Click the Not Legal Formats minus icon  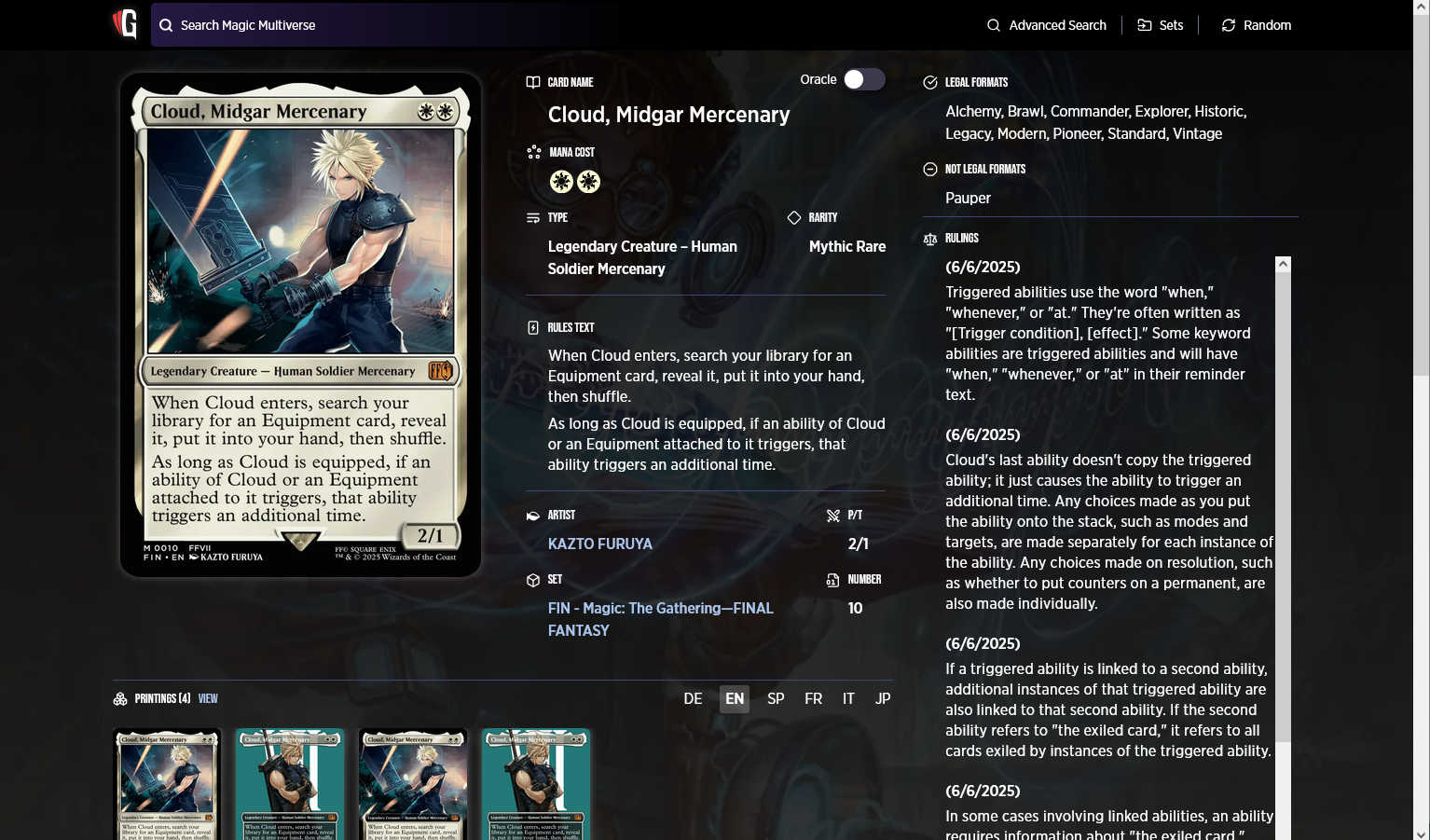point(929,169)
